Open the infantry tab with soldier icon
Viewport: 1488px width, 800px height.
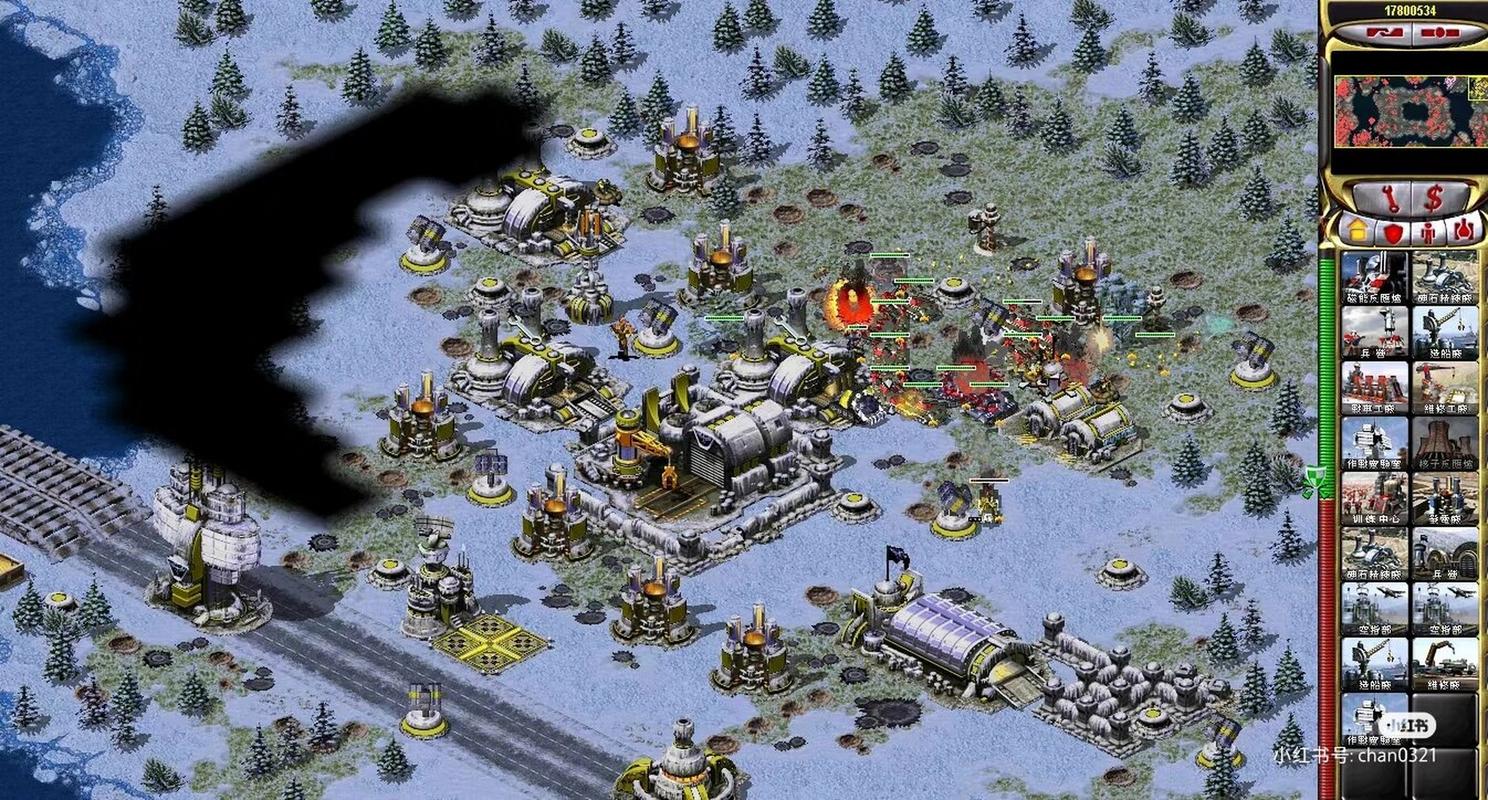click(x=1428, y=232)
